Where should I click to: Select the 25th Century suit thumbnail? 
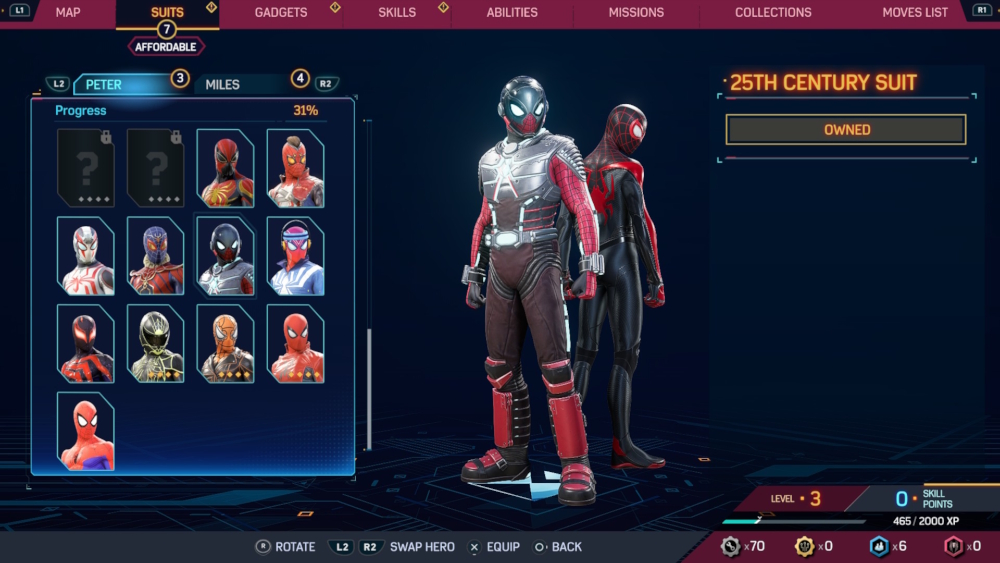click(x=225, y=256)
